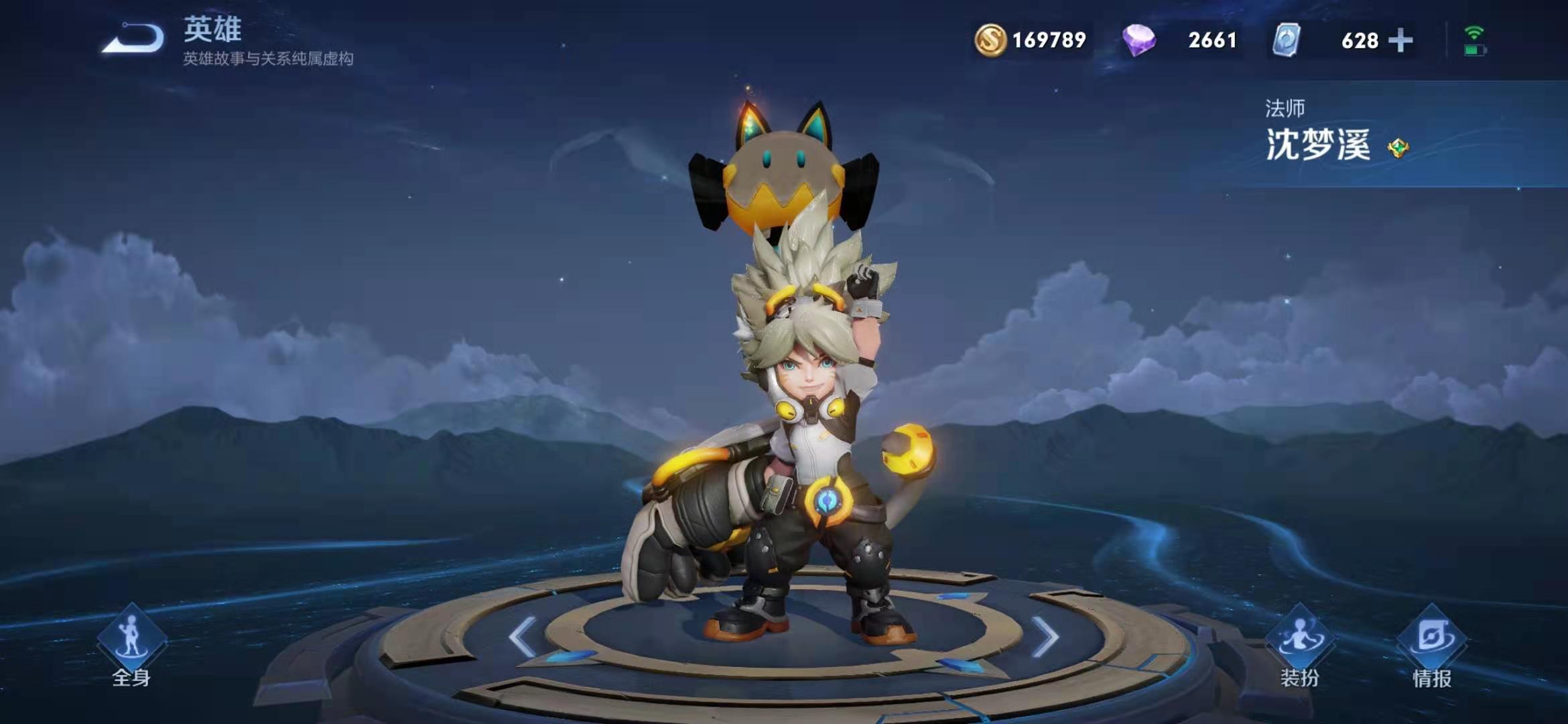This screenshot has height=724, width=1568.
Task: Tap the blue voucher ticket icon
Action: click(1287, 40)
